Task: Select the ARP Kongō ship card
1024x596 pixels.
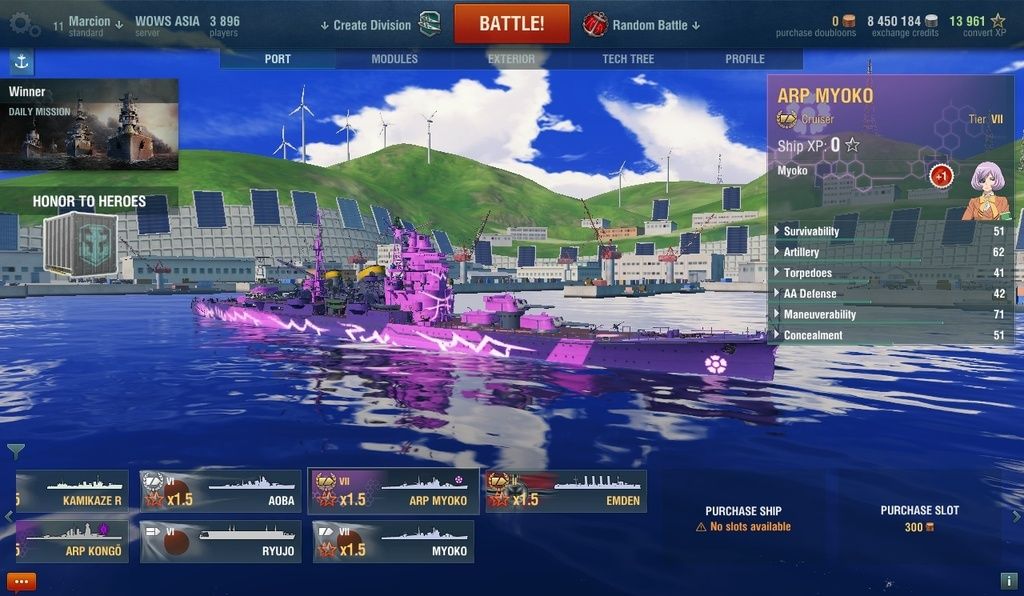Action: click(73, 541)
